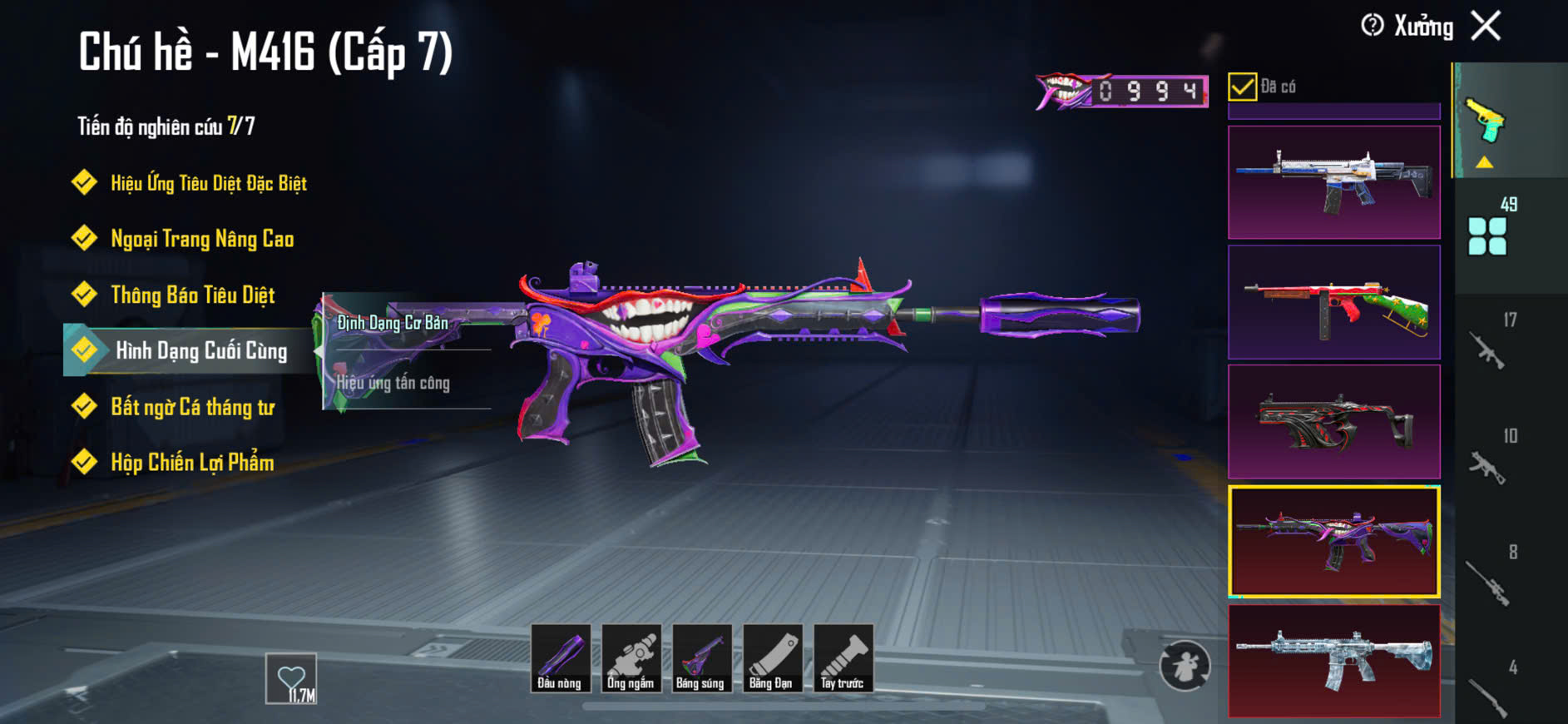Select the Băng Đạn magazine attachment
This screenshot has width=1568, height=724.
pos(772,658)
